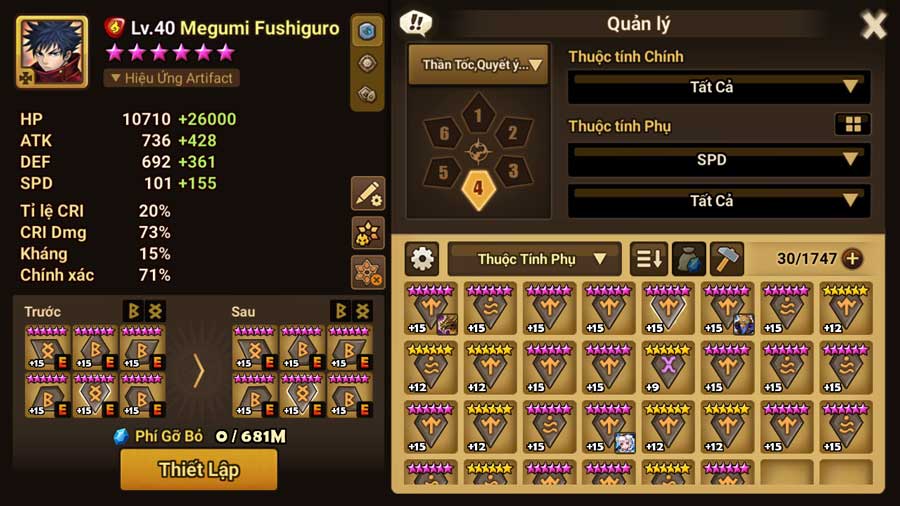Open the Thuộc tính Chính dropdown
The height and width of the screenshot is (506, 900).
(718, 87)
